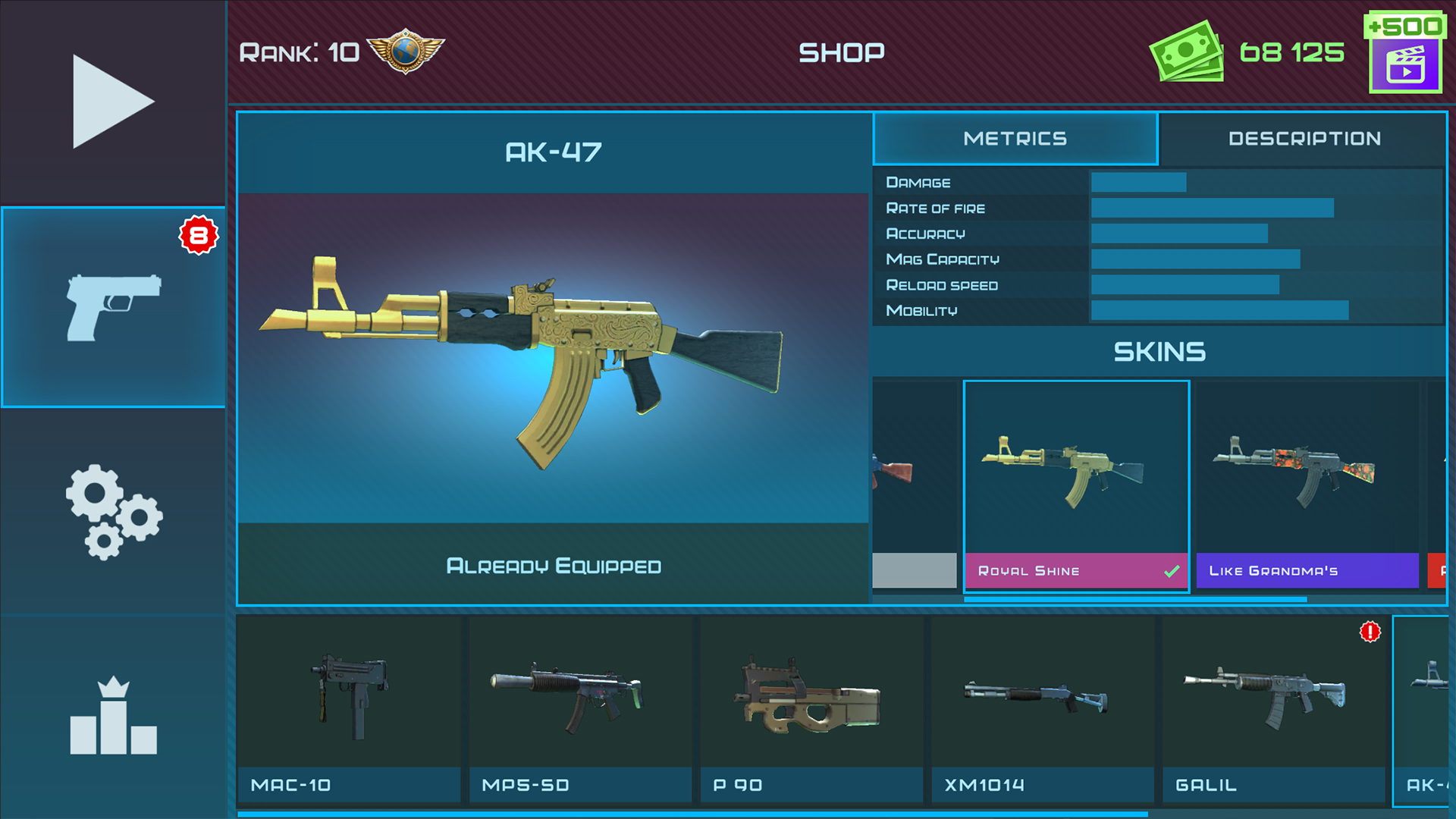1456x819 pixels.
Task: Open the leaderboard podium icon
Action: coord(112,717)
